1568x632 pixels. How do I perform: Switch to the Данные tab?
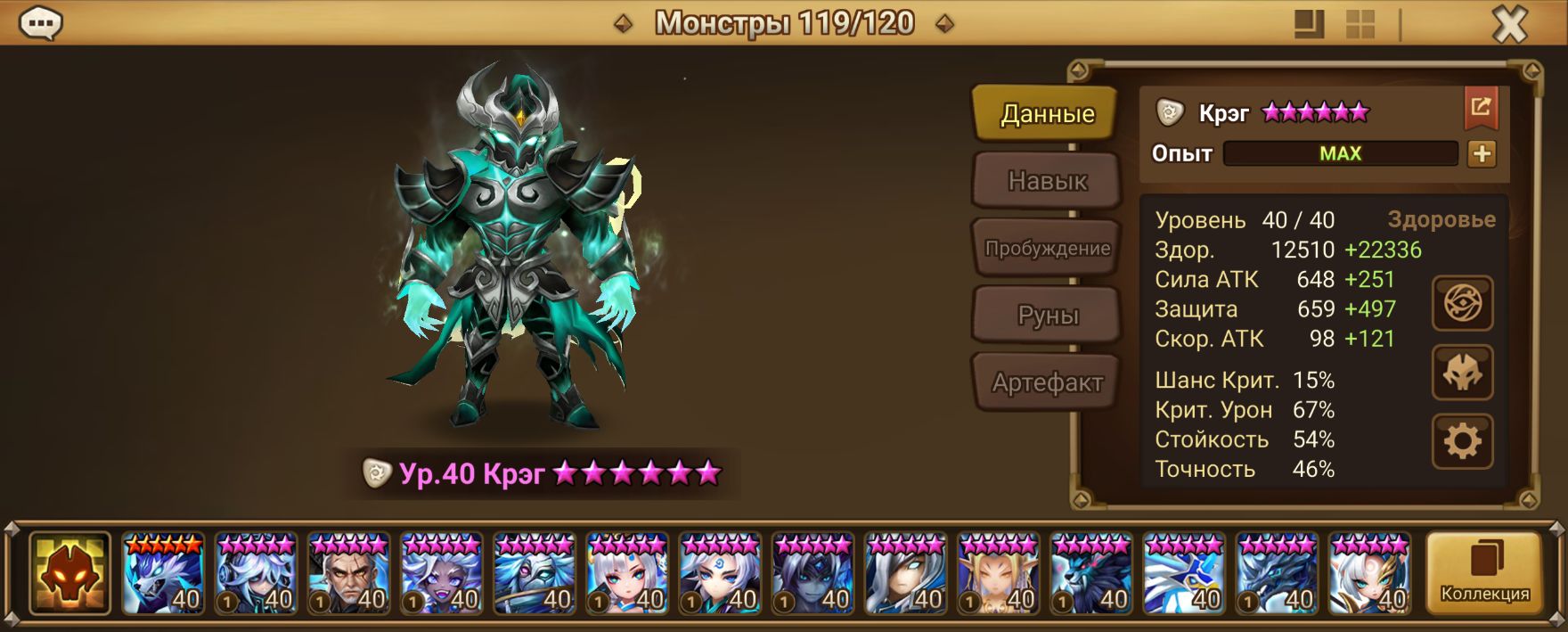[x=1046, y=114]
